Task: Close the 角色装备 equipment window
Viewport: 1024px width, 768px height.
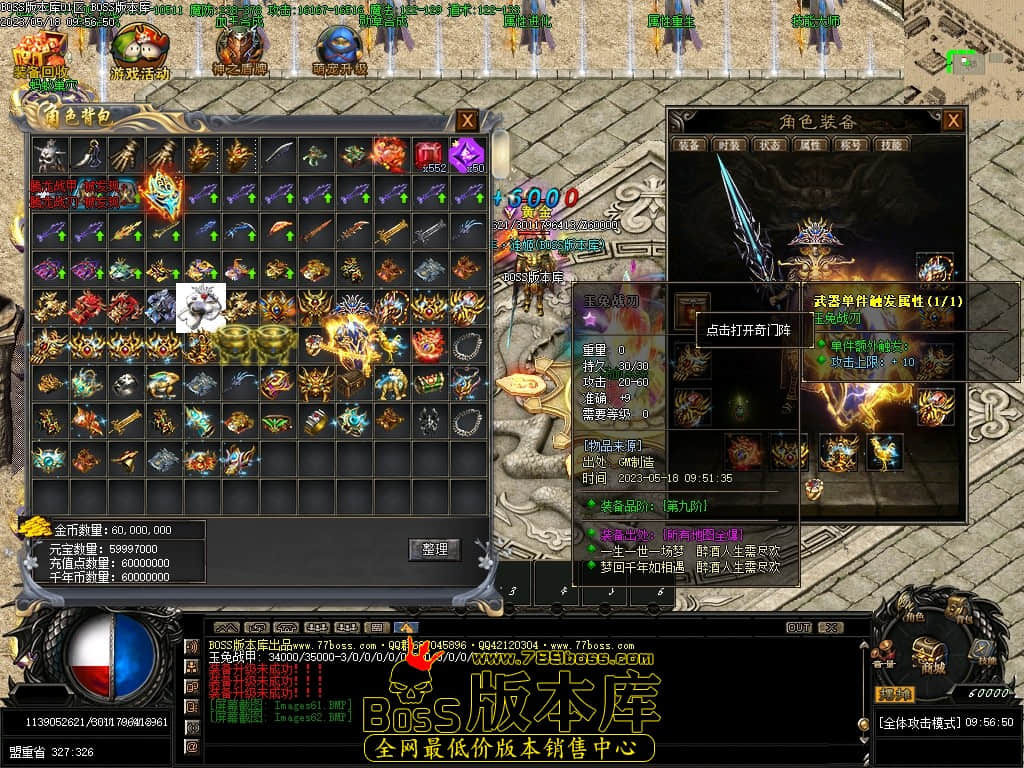Action: tap(953, 120)
